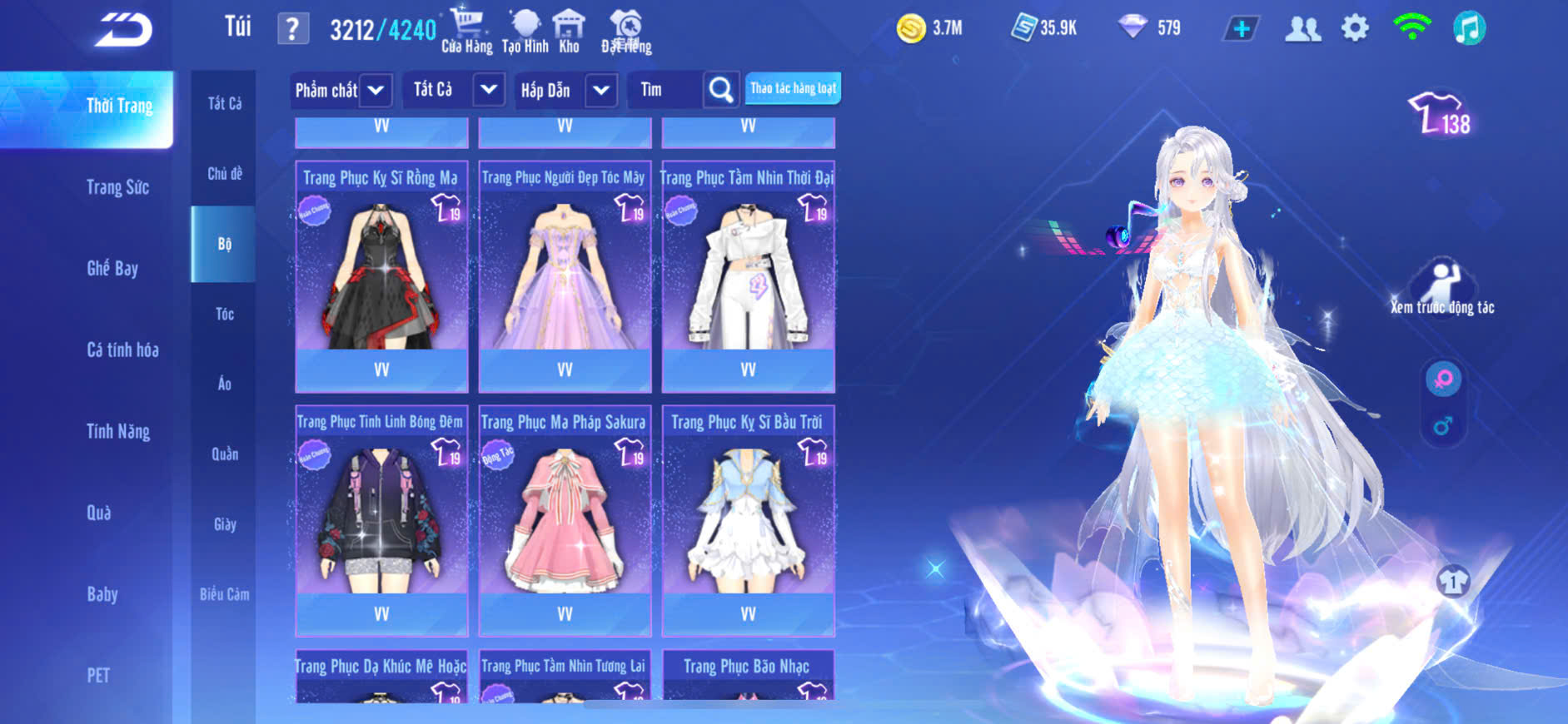
Task: Click the magnifier search button
Action: point(721,90)
